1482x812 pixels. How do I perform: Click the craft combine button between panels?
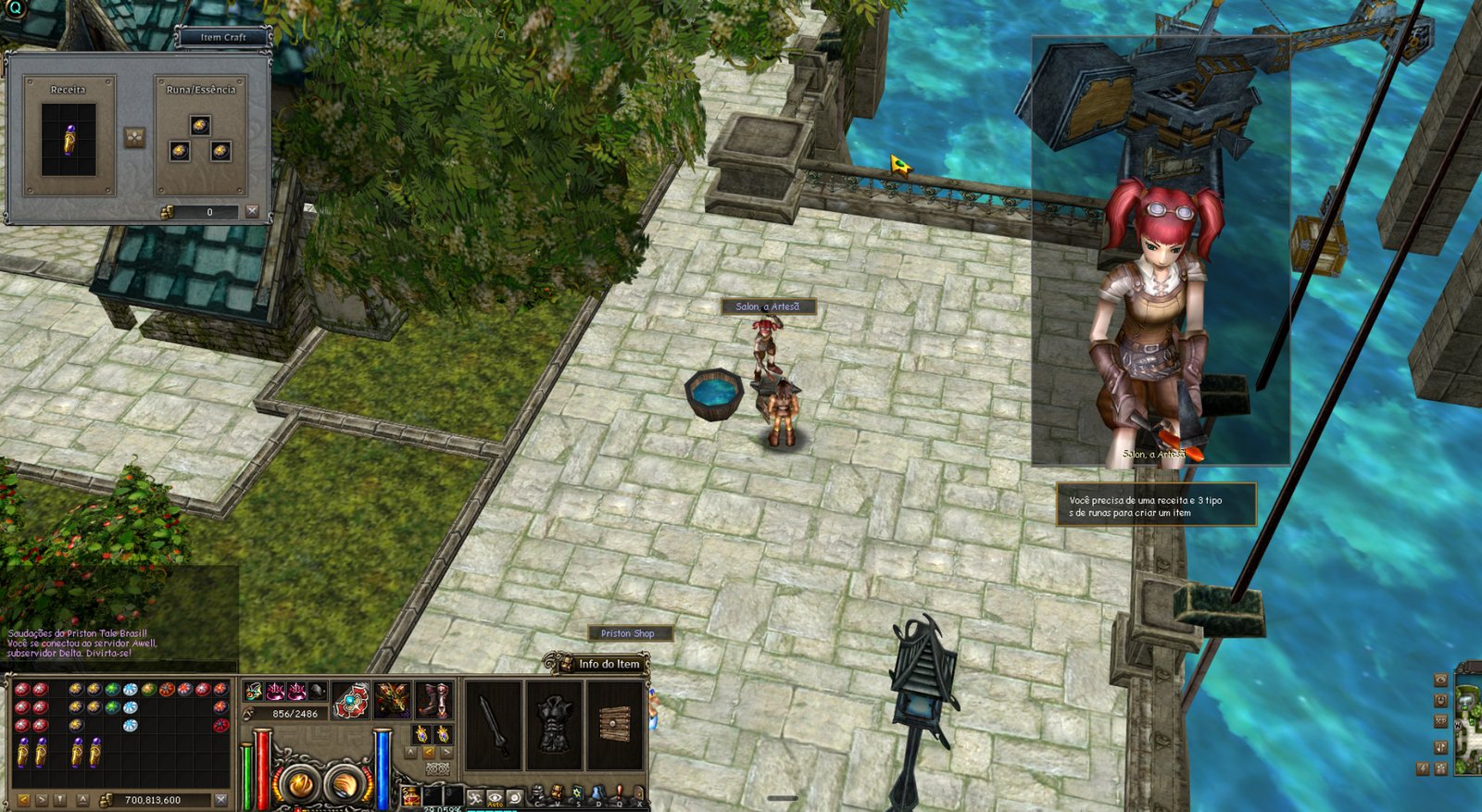click(135, 138)
